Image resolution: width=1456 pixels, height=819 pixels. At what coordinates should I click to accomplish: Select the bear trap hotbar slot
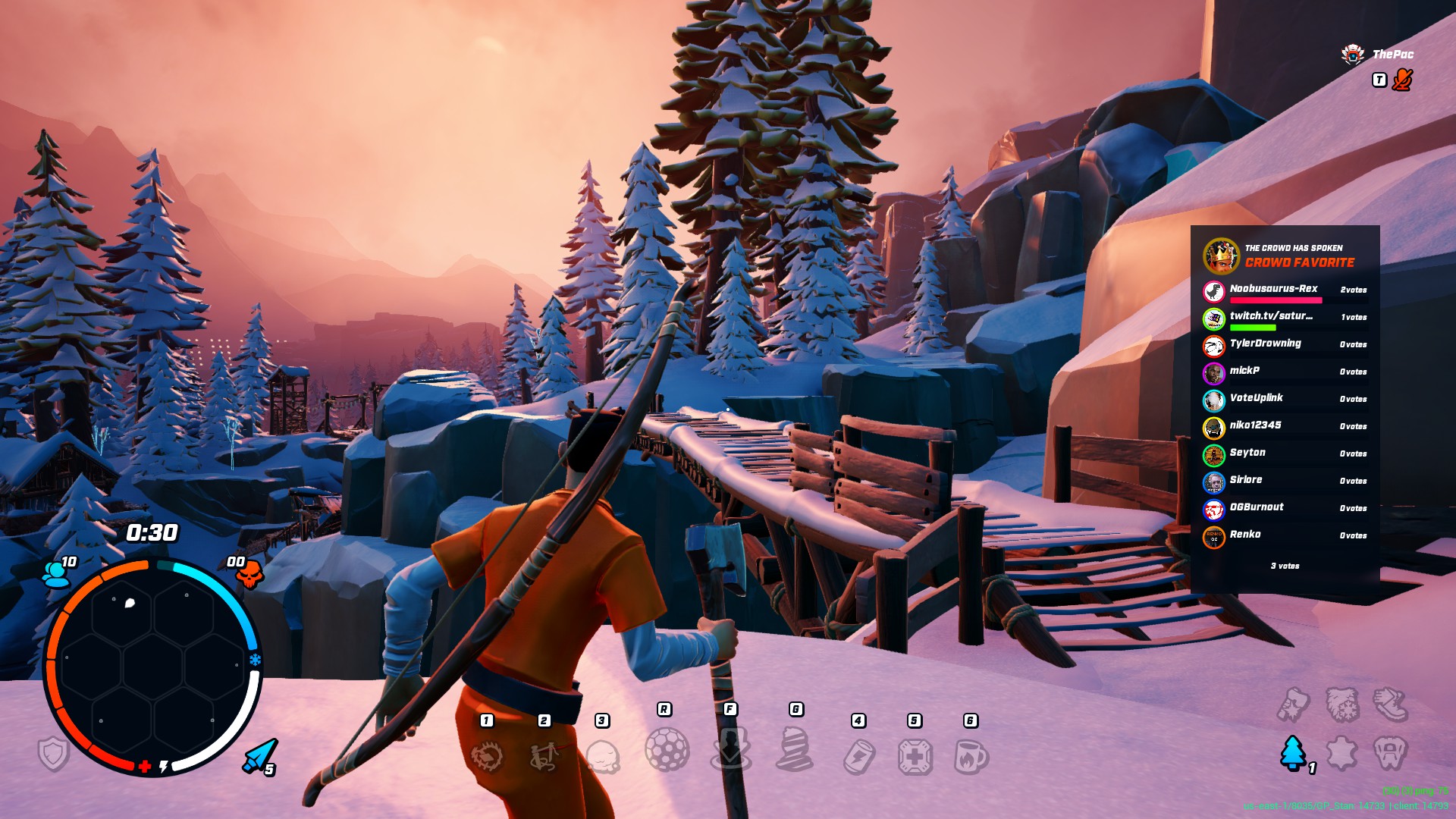[487, 755]
